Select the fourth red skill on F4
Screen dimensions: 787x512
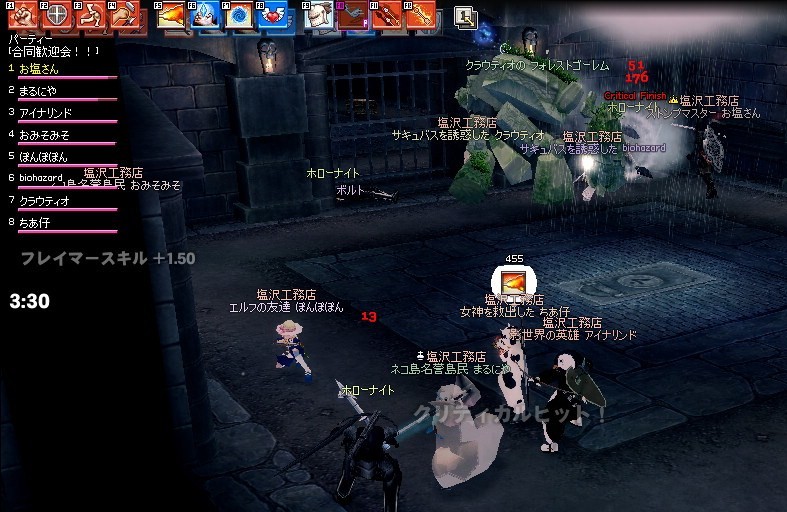click(x=125, y=15)
